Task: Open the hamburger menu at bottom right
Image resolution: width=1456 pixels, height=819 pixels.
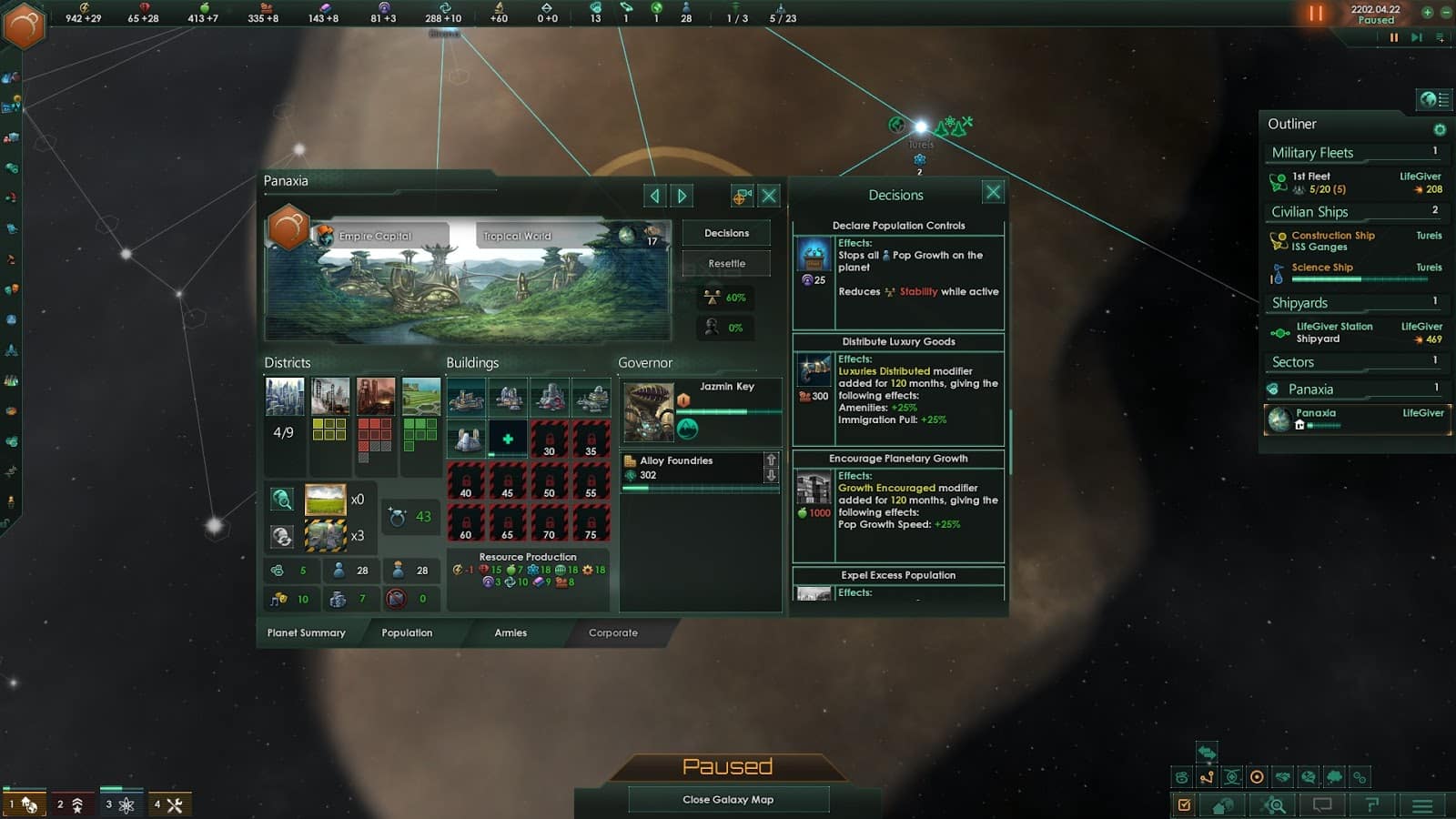Action: click(x=1423, y=806)
